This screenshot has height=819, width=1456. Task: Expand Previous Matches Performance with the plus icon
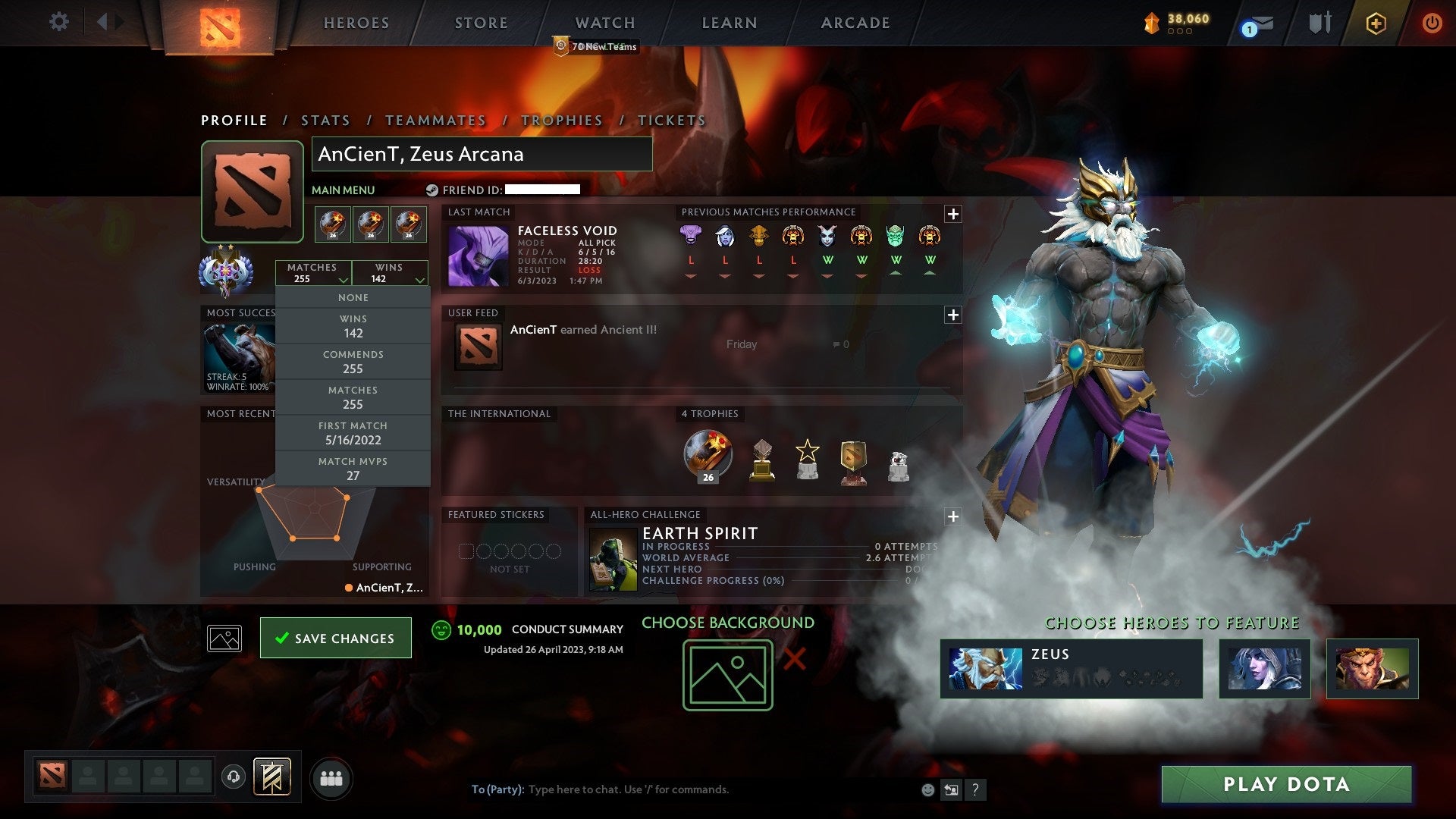(x=953, y=212)
